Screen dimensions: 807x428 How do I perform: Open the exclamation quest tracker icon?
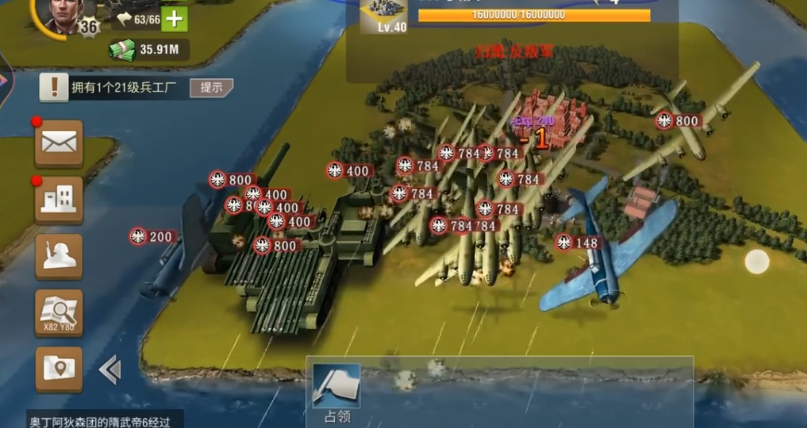54,87
